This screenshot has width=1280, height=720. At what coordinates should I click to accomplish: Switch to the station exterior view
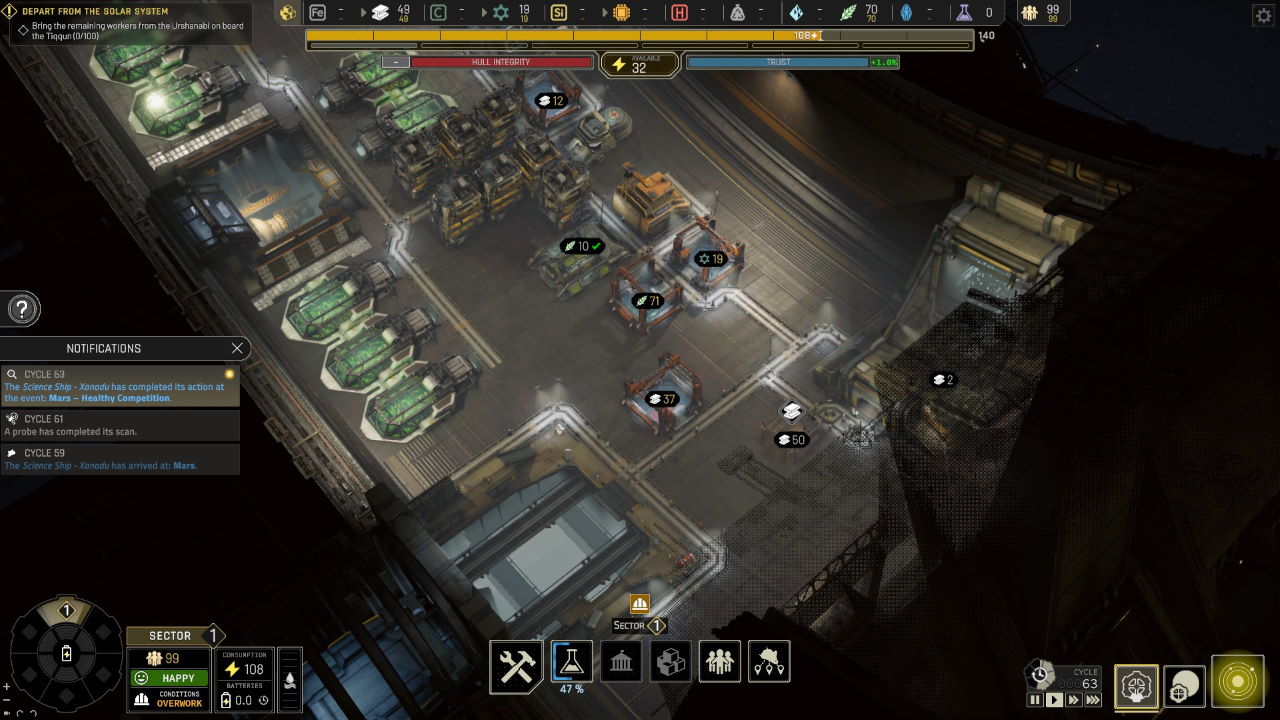point(1184,686)
